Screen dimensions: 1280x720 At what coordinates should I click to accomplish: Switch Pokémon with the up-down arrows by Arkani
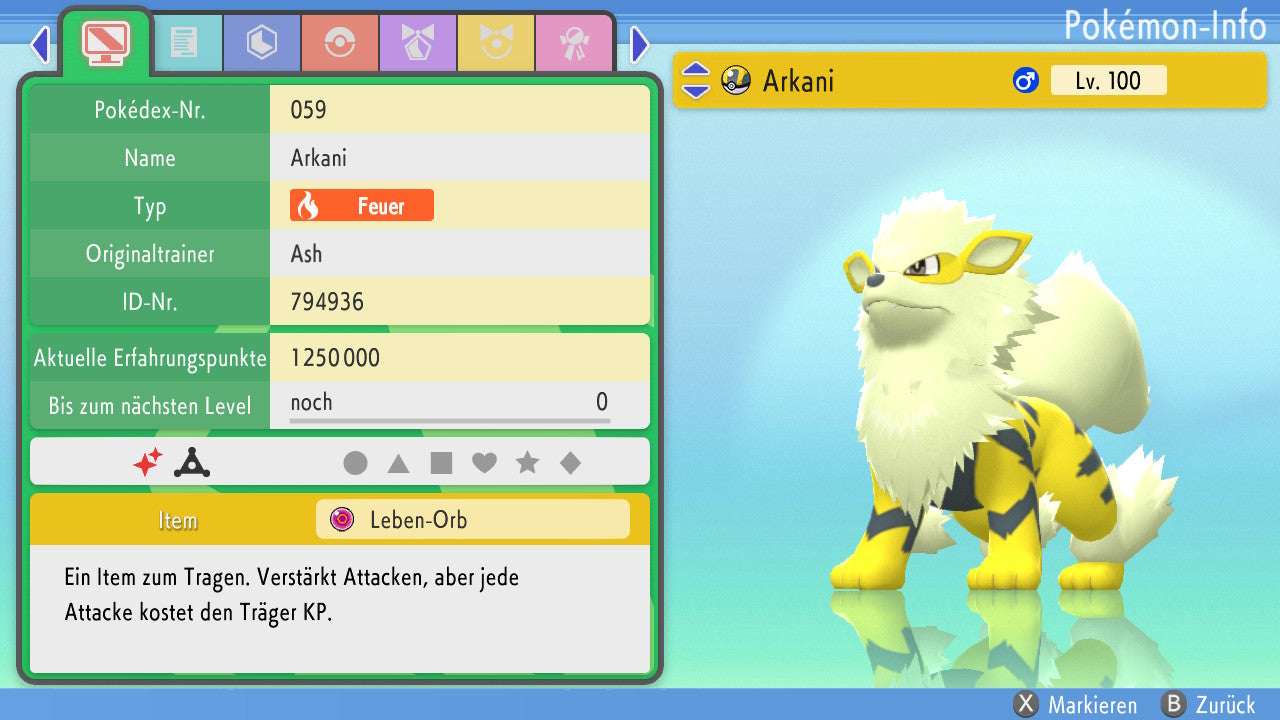[695, 81]
